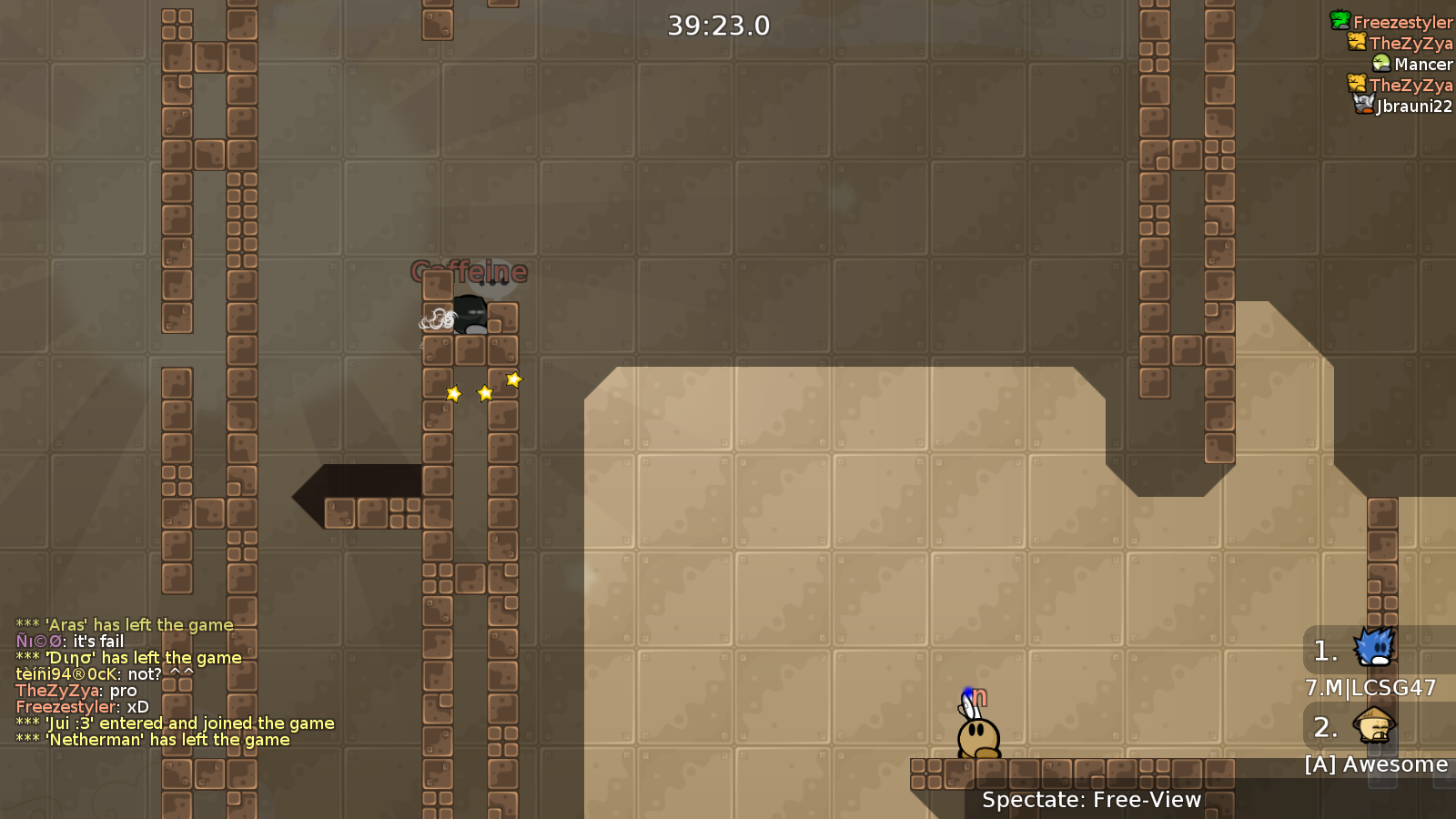This screenshot has width=1456, height=819.
Task: Click Freezestyler's "xD" chat message
Action: click(x=83, y=707)
